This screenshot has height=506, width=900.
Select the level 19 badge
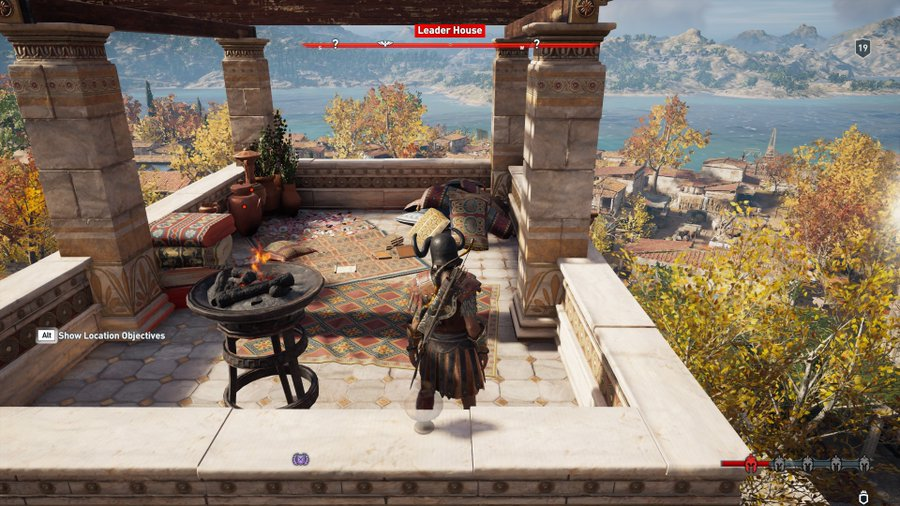[862, 47]
